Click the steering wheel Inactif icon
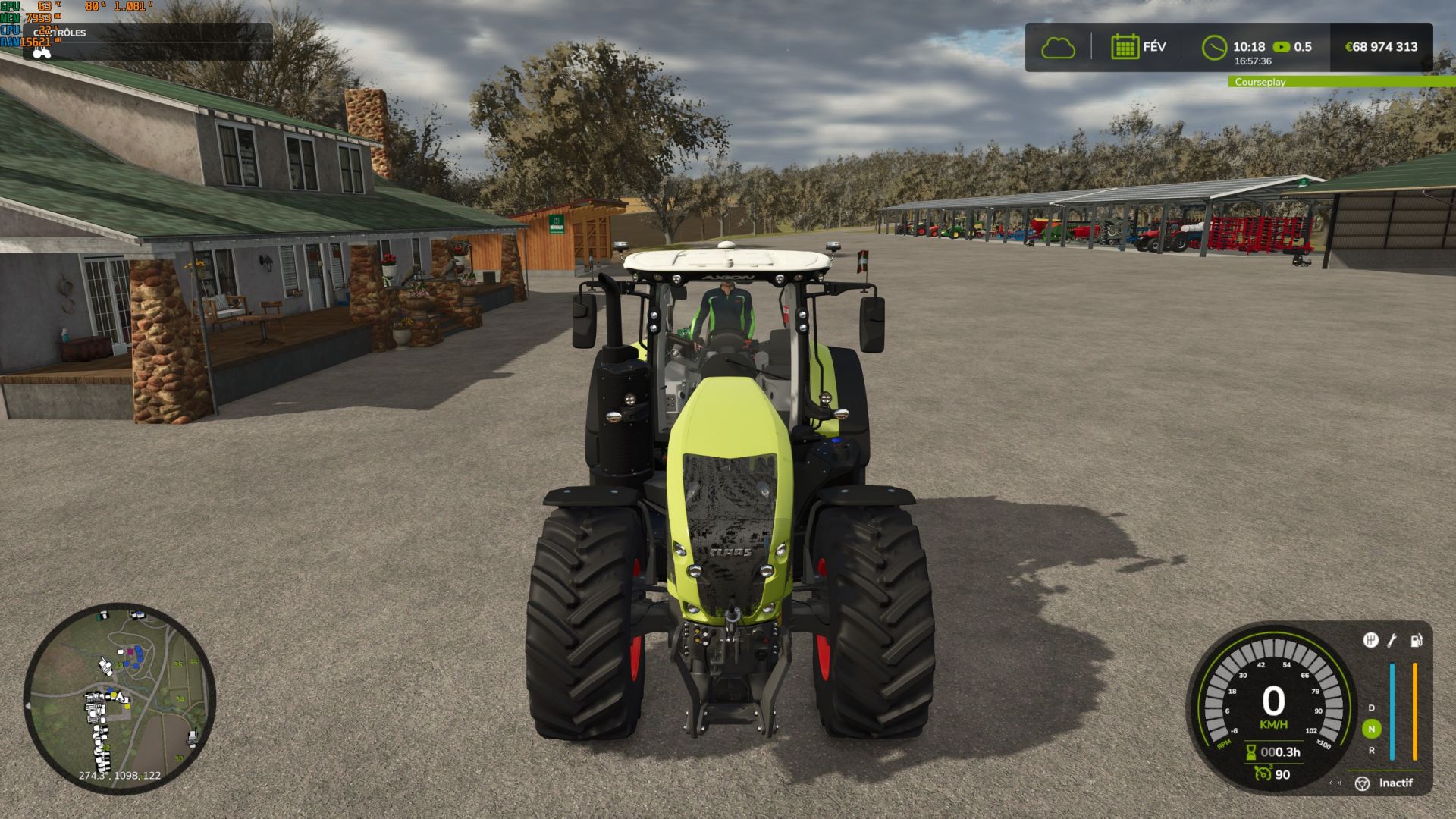This screenshot has height=819, width=1456. click(x=1362, y=783)
